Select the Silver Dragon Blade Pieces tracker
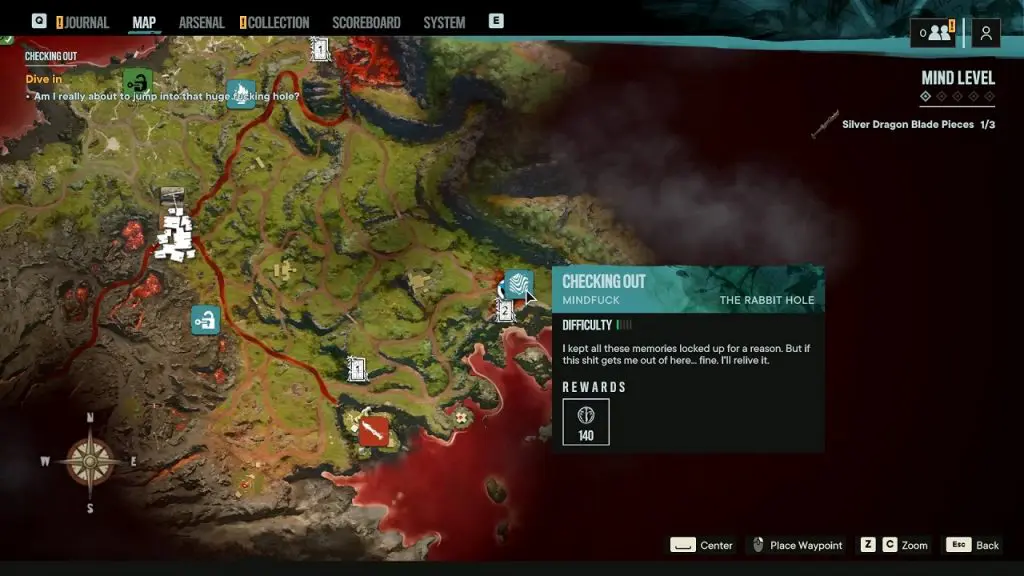1024x576 pixels. [x=905, y=124]
